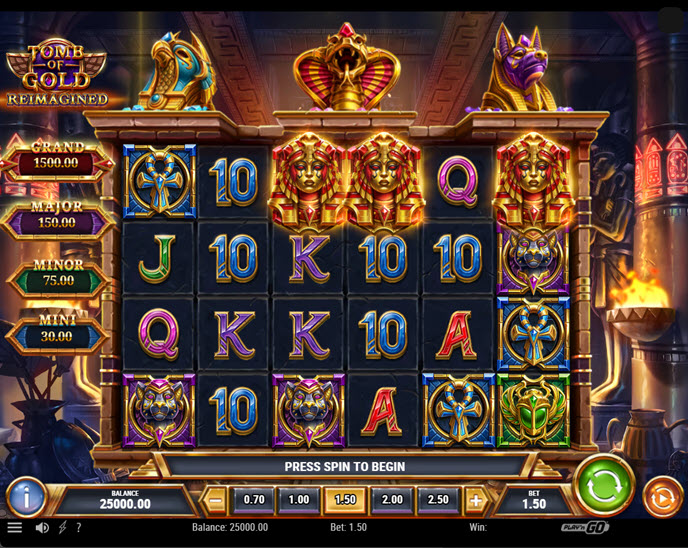Viewport: 688px width, 548px height.
Task: Open the blue info paytable button
Action: pyautogui.click(x=25, y=496)
